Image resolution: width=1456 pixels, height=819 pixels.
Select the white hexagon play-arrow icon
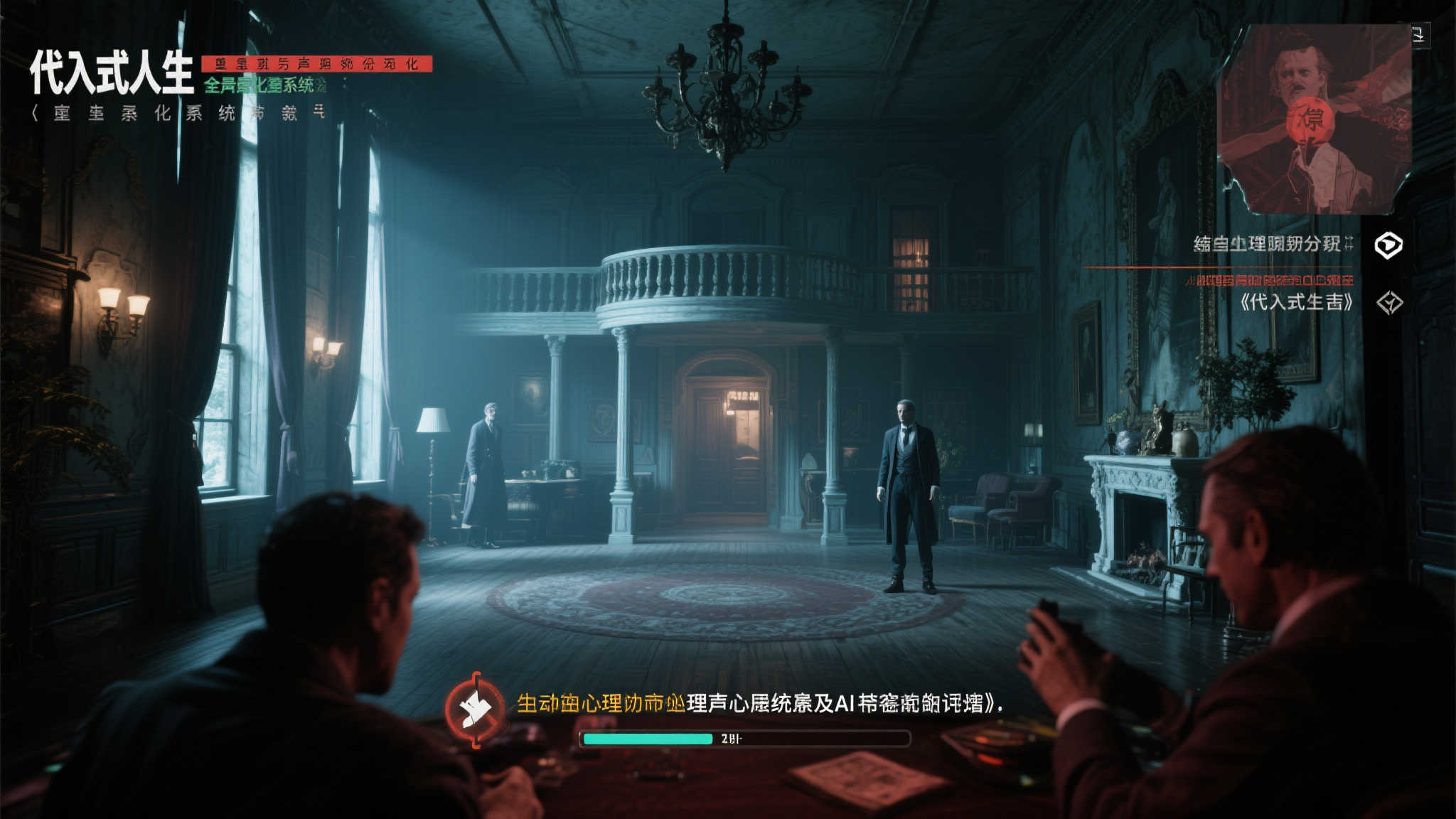(x=1388, y=245)
